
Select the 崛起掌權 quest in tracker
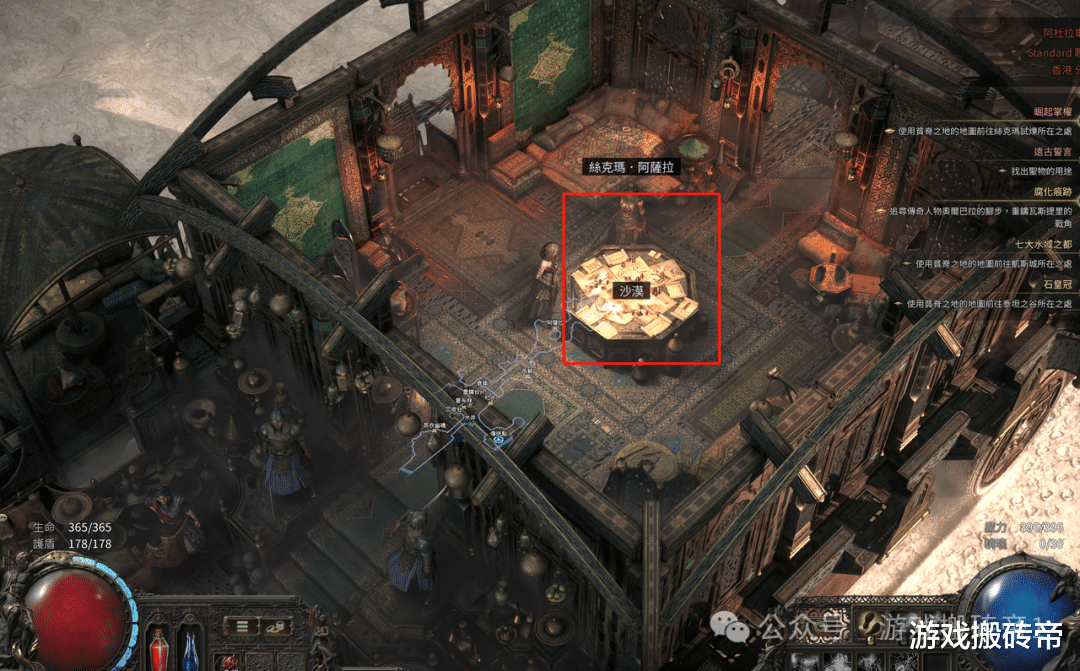click(x=1050, y=110)
